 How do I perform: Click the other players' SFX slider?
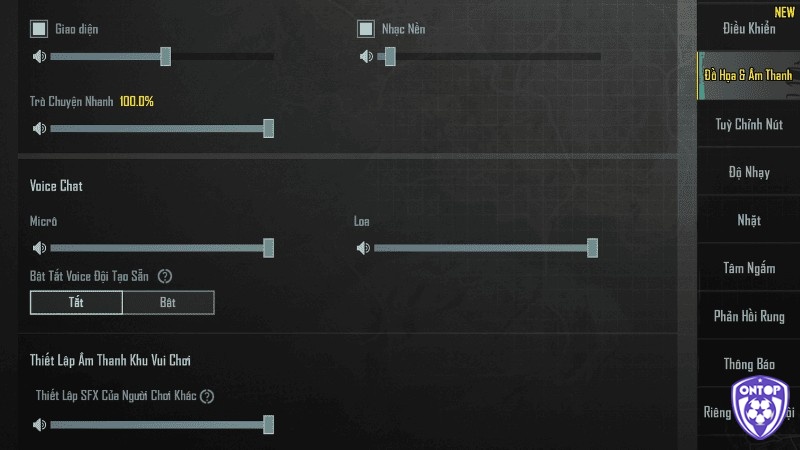point(160,425)
